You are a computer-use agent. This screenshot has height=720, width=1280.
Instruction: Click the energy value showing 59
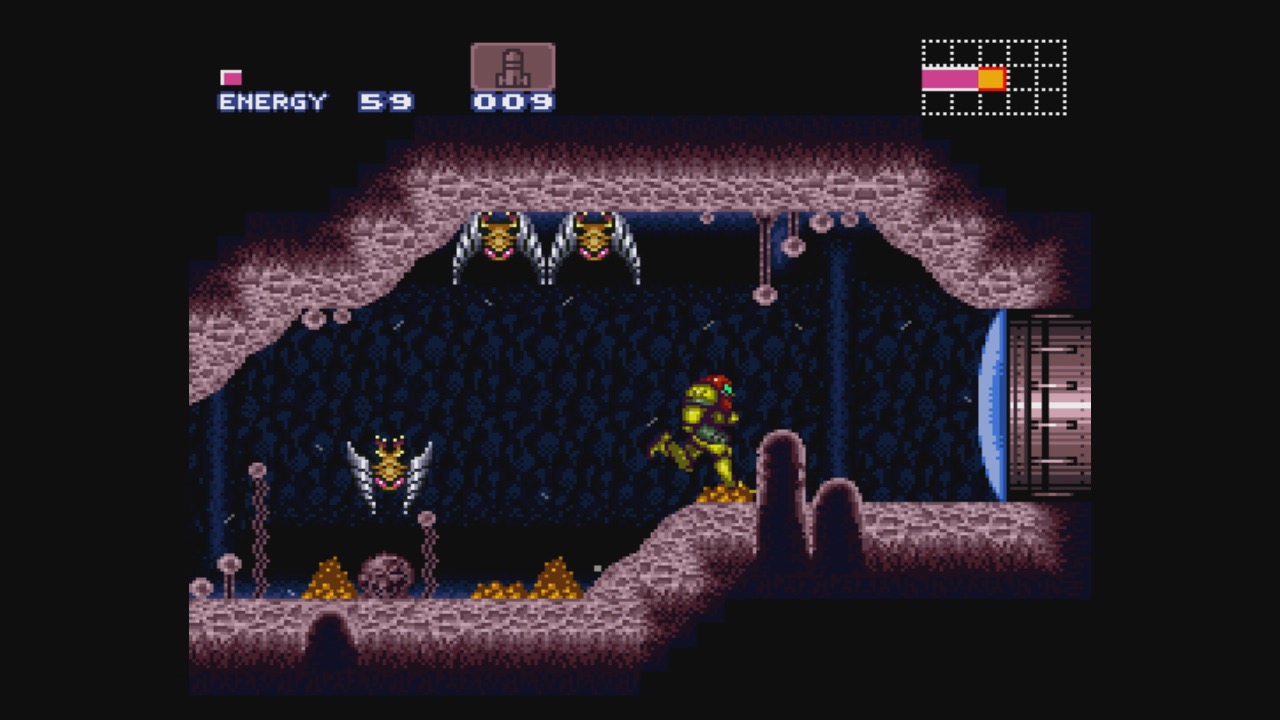pos(388,101)
